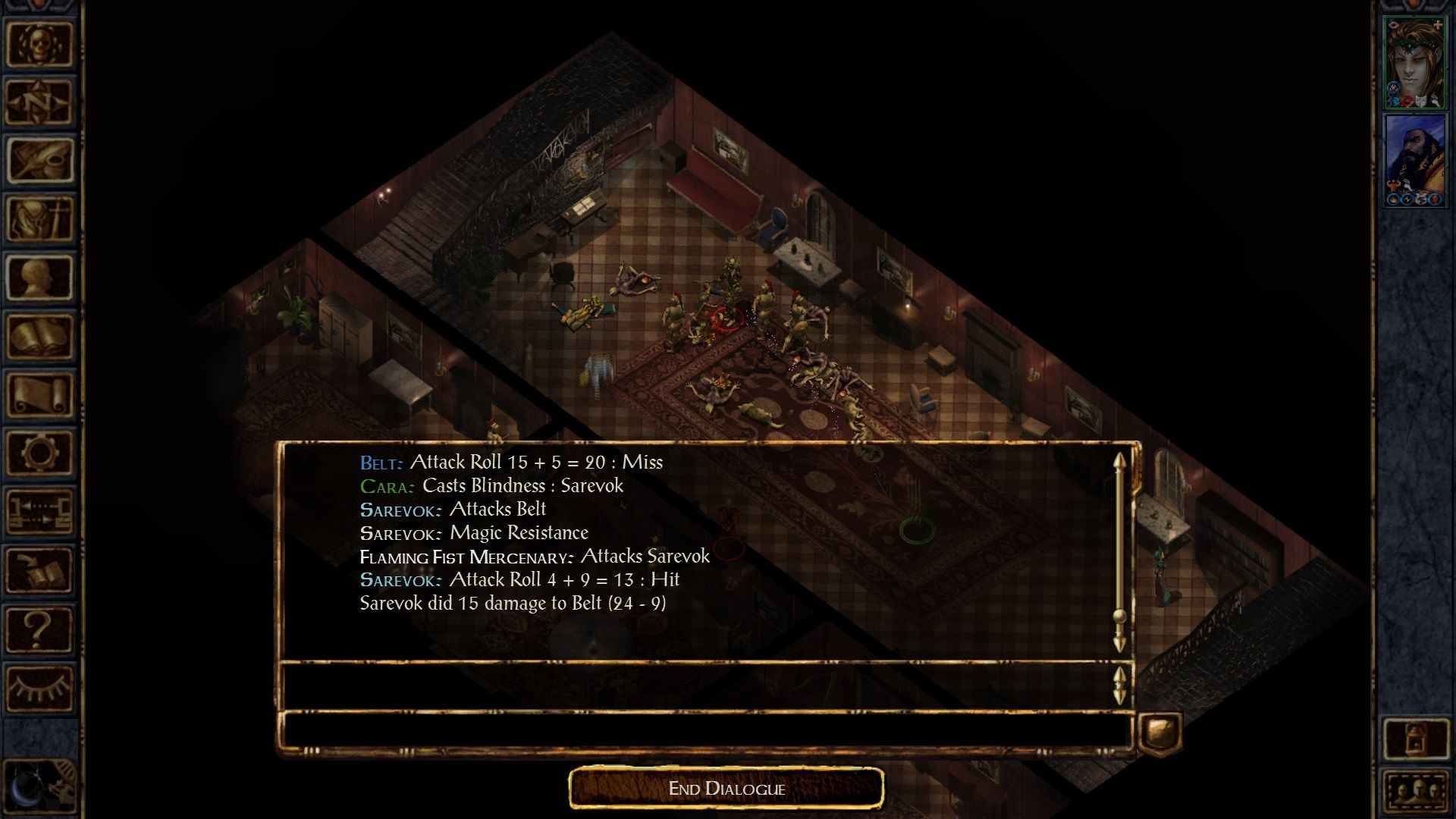Open the journal quill icon

(x=39, y=161)
